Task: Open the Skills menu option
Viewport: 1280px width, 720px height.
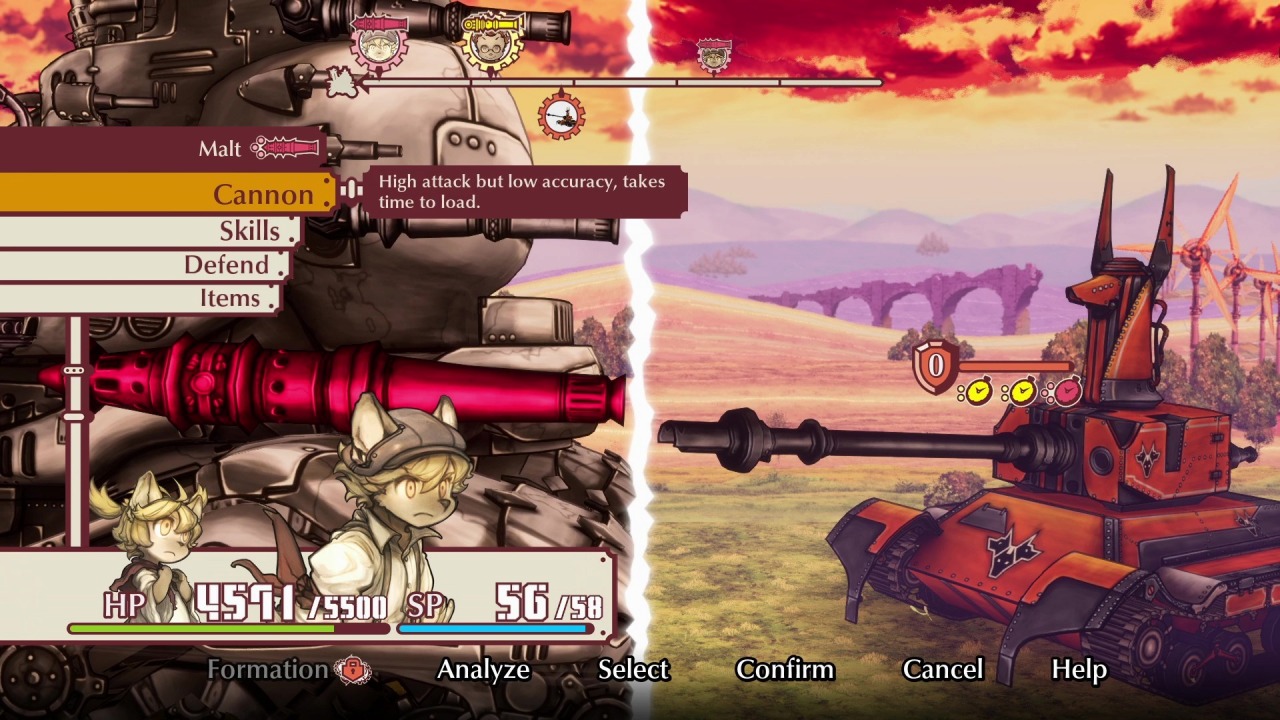Action: [x=248, y=231]
